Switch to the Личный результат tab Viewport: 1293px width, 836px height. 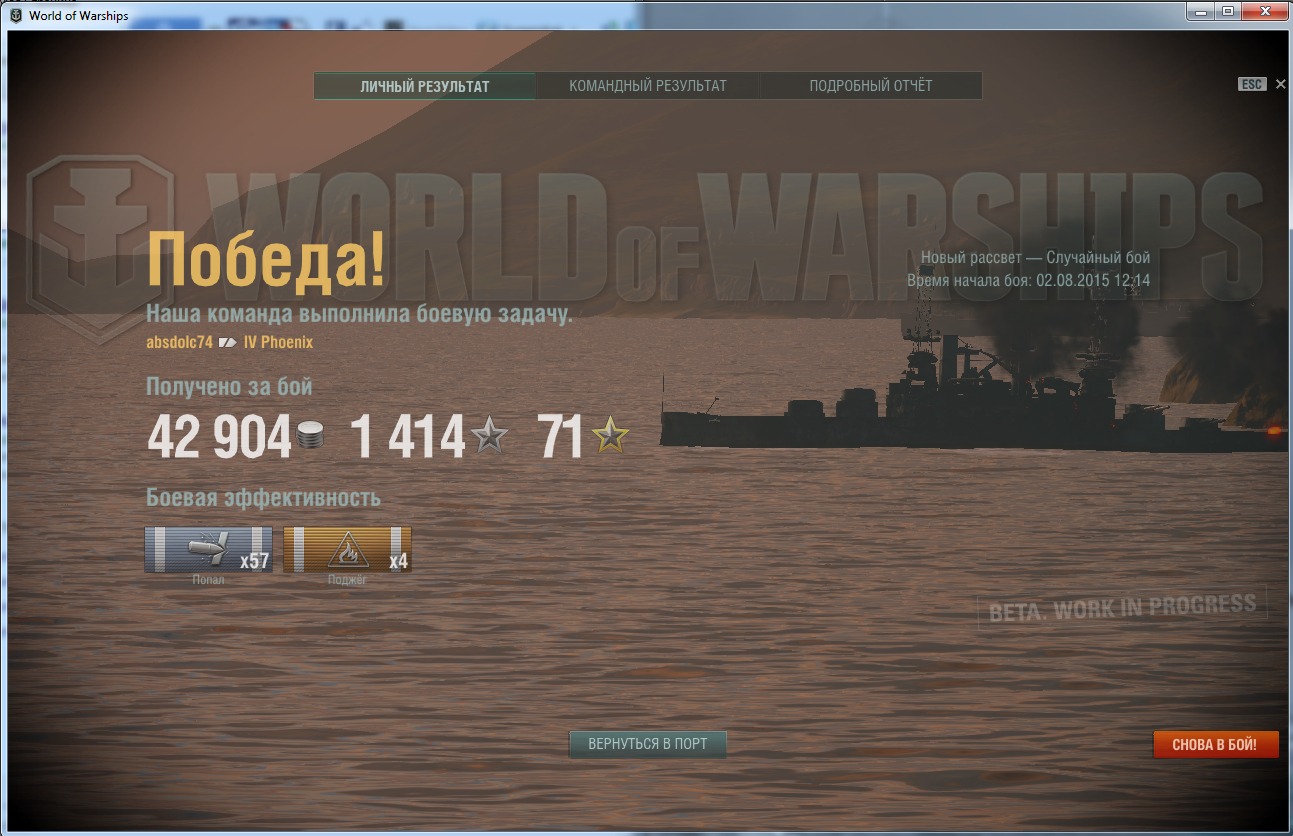point(425,86)
